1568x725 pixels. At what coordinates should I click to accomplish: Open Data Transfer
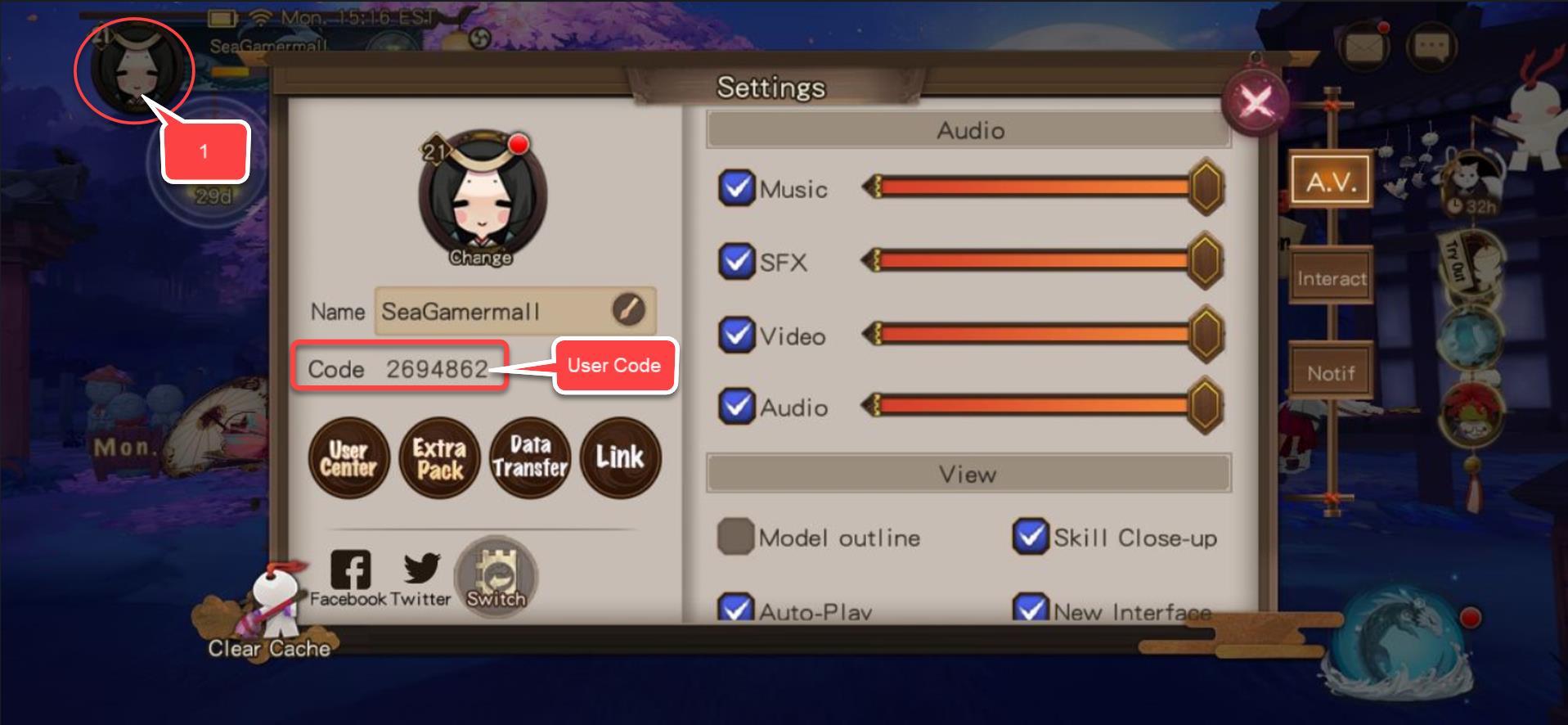(x=530, y=458)
